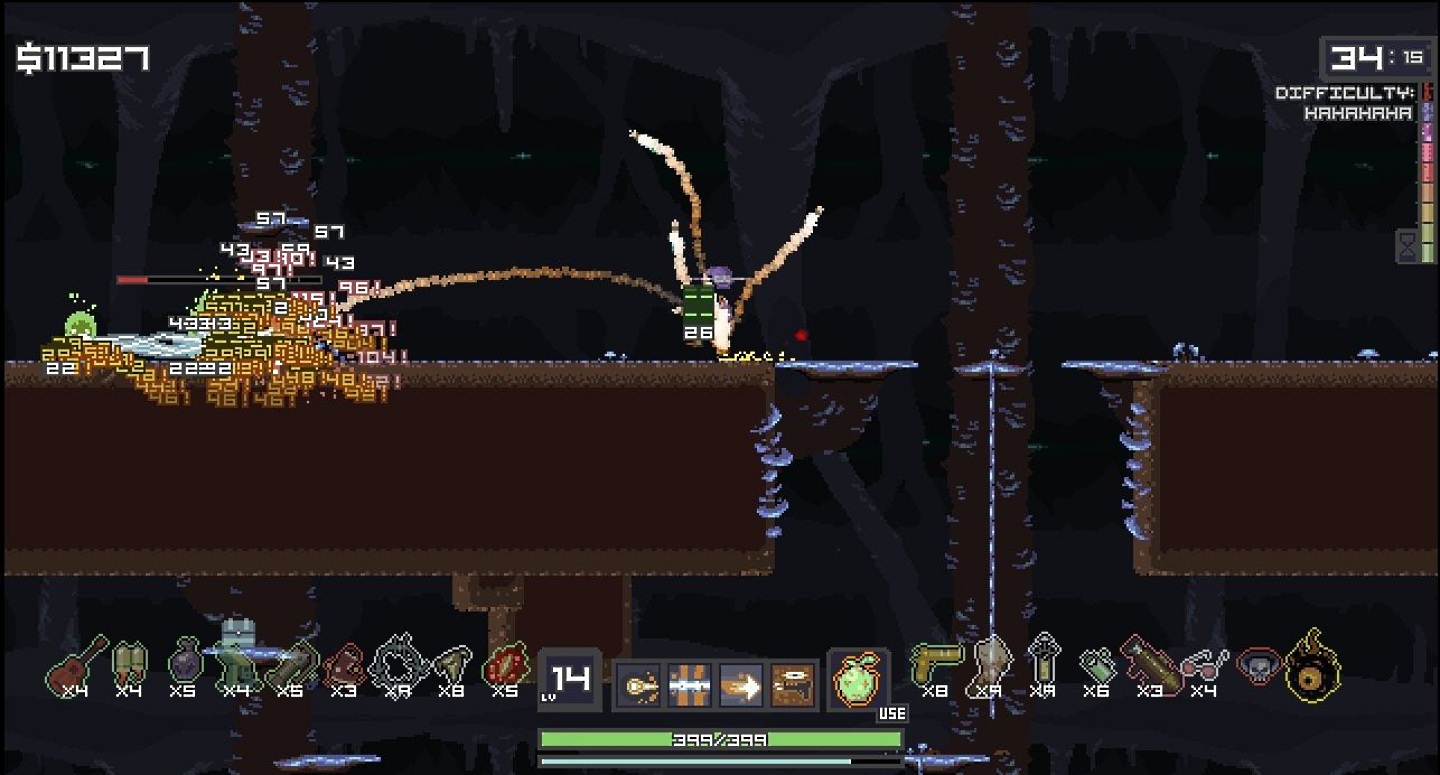Activate the fourth skill on brown background
The width and height of the screenshot is (1440, 775).
coord(793,686)
